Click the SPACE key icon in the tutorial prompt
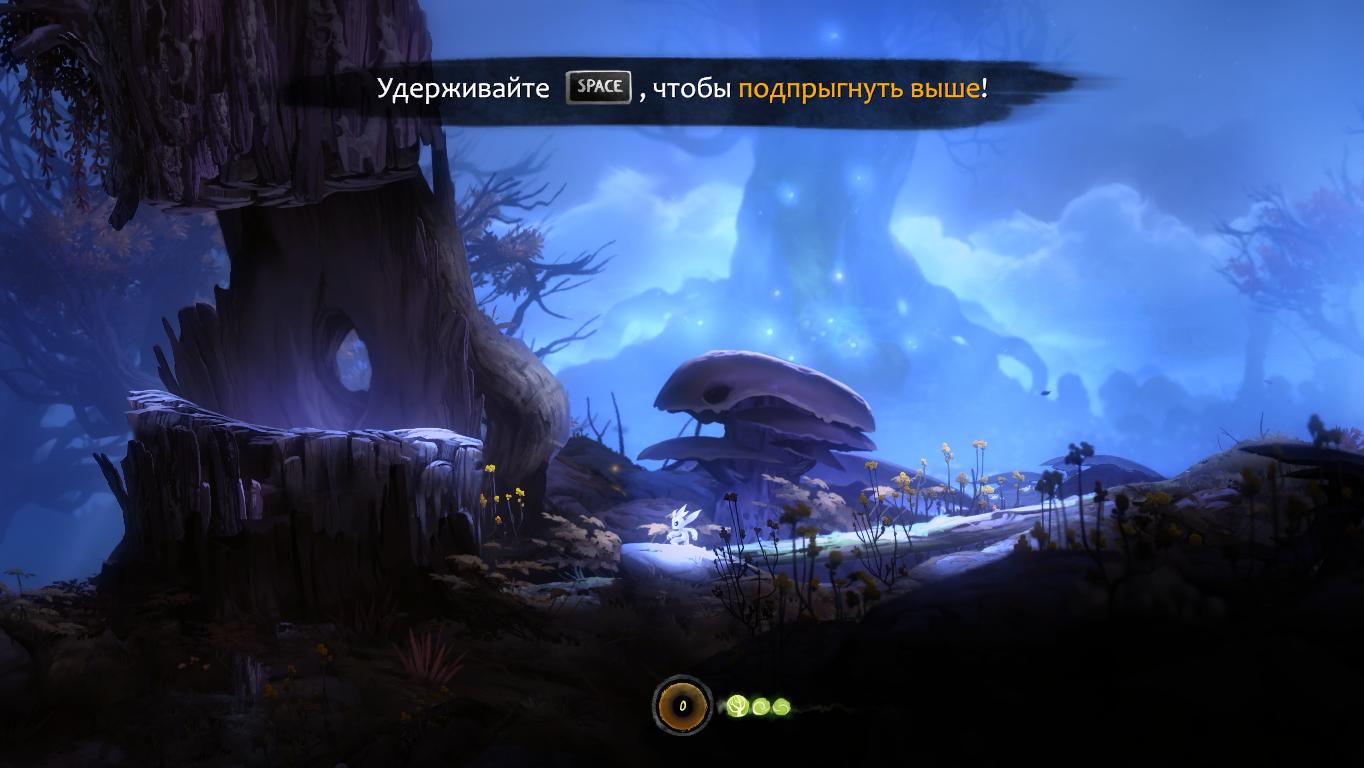1364x768 pixels. click(597, 87)
